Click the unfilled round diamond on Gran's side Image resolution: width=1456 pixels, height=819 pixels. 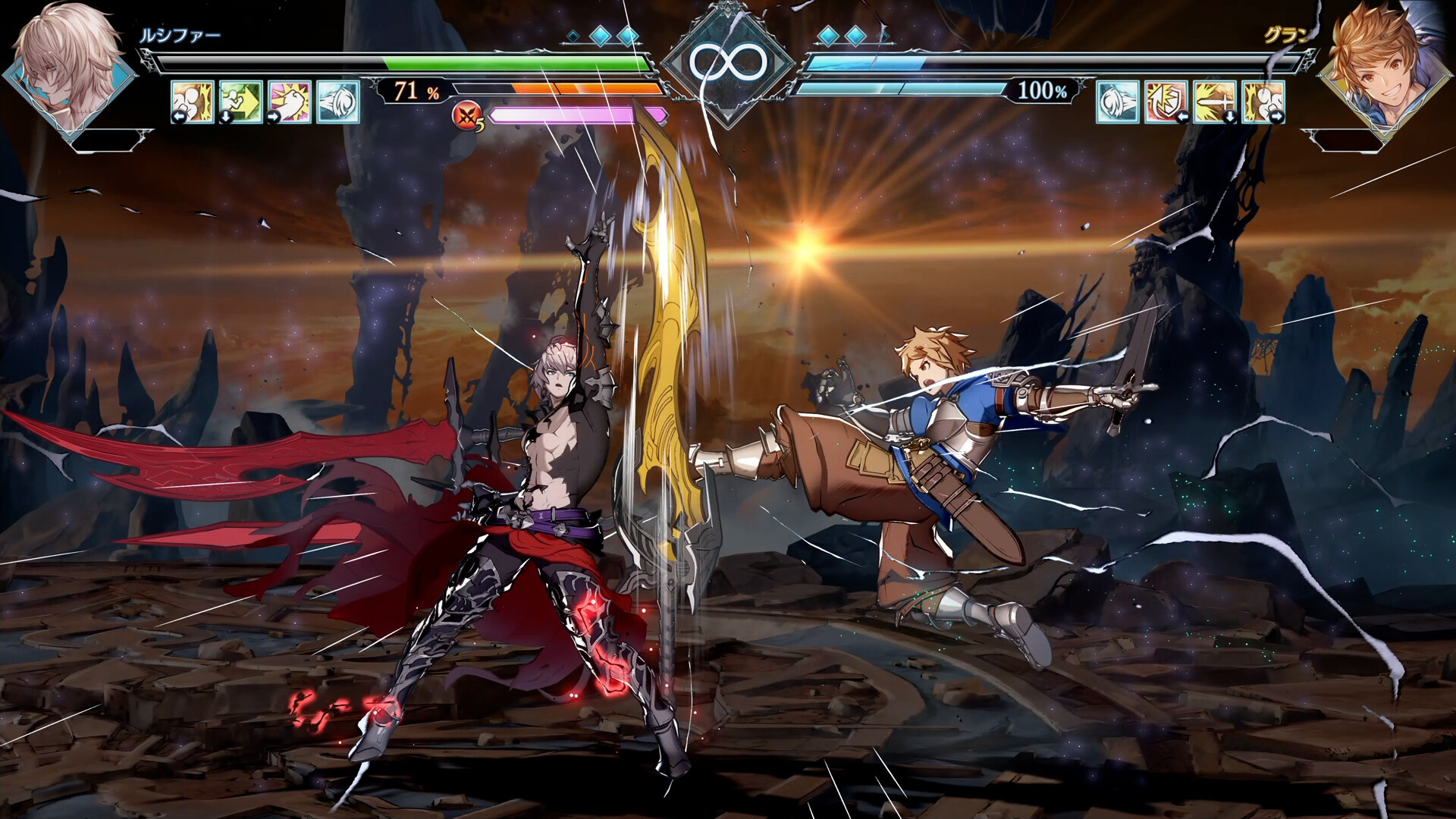click(884, 35)
